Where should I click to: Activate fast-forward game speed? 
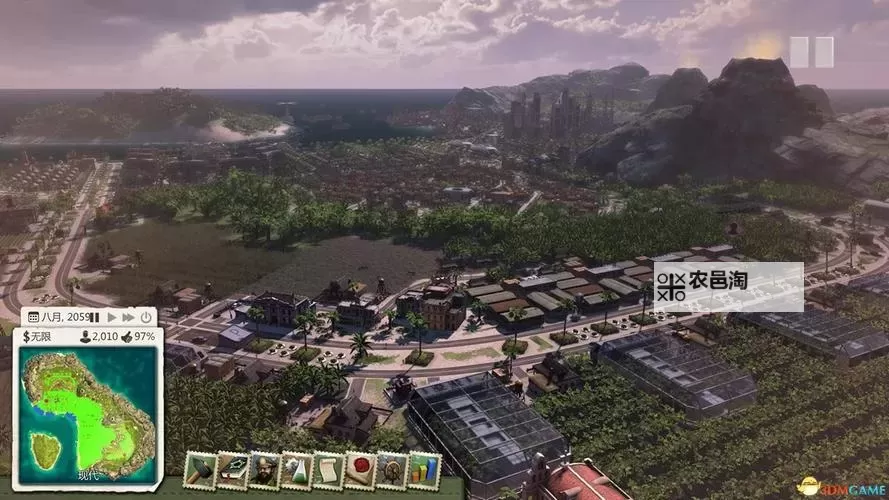click(x=128, y=317)
